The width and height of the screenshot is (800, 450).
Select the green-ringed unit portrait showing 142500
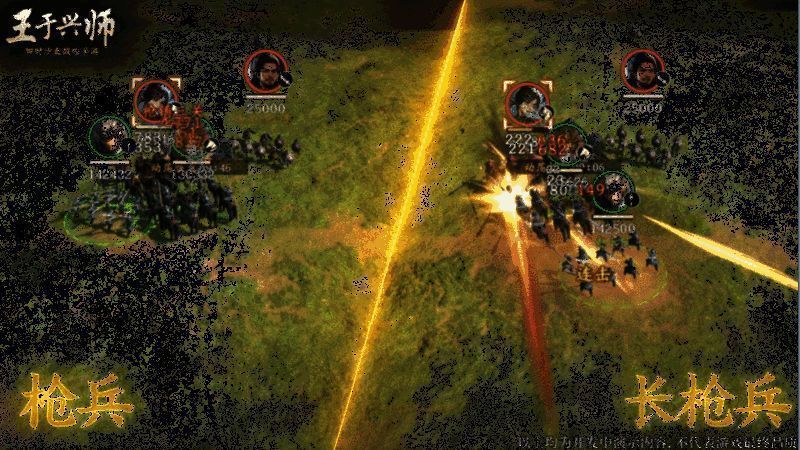pos(613,192)
